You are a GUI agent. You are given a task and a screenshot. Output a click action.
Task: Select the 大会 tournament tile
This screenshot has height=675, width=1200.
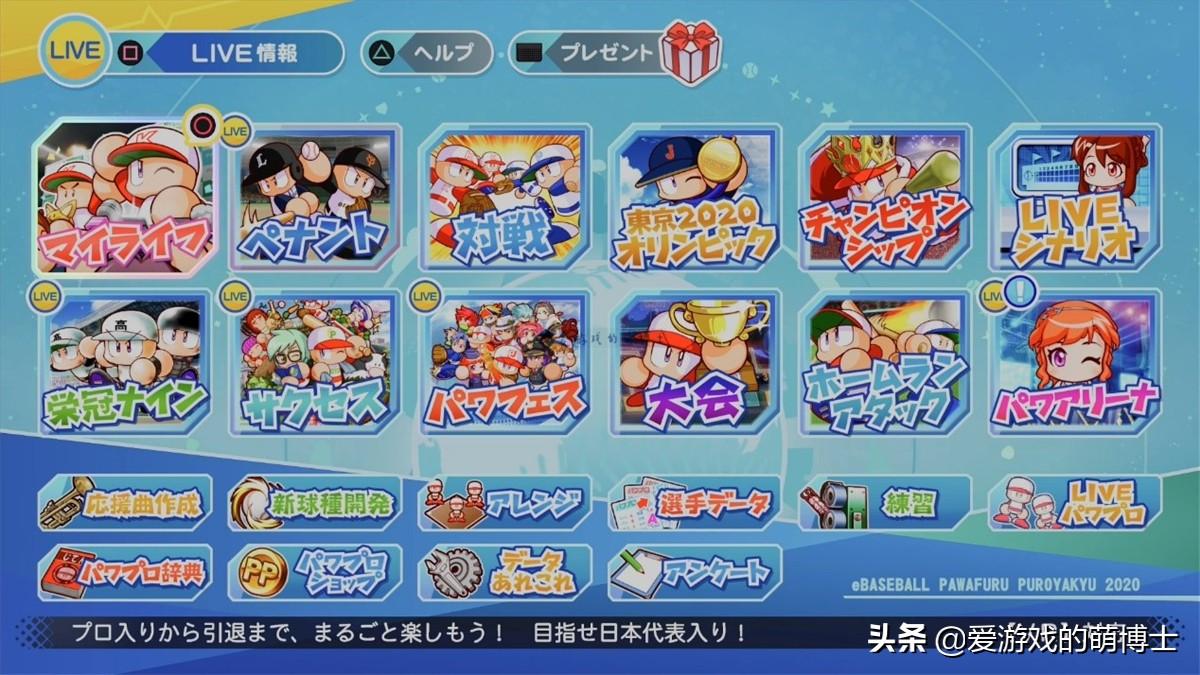tap(695, 363)
